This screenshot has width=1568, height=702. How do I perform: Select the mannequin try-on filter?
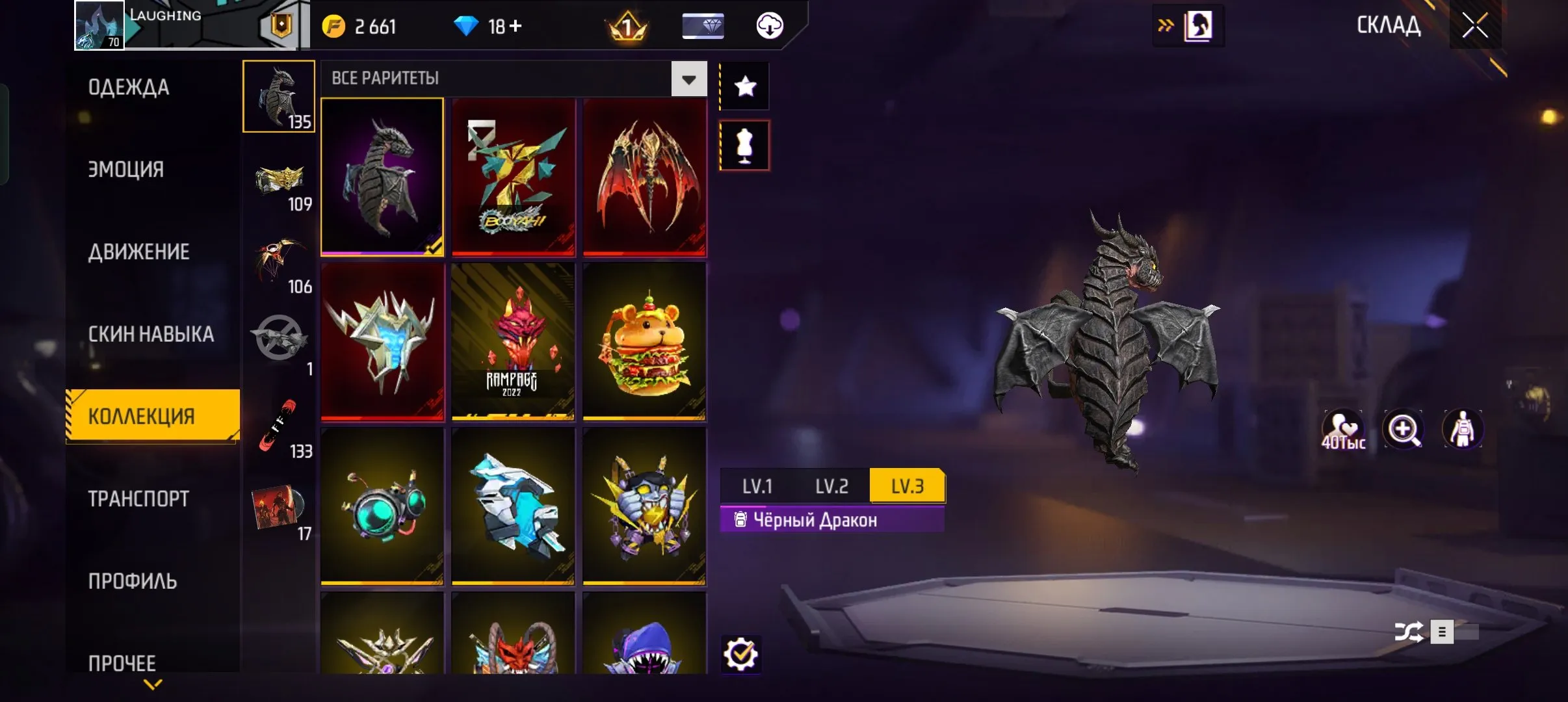click(745, 144)
